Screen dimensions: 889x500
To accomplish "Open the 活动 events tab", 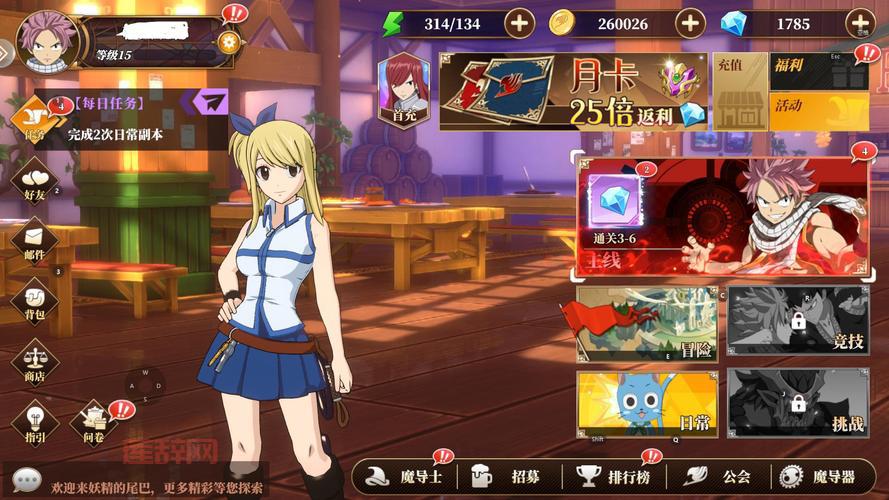I will (x=819, y=111).
